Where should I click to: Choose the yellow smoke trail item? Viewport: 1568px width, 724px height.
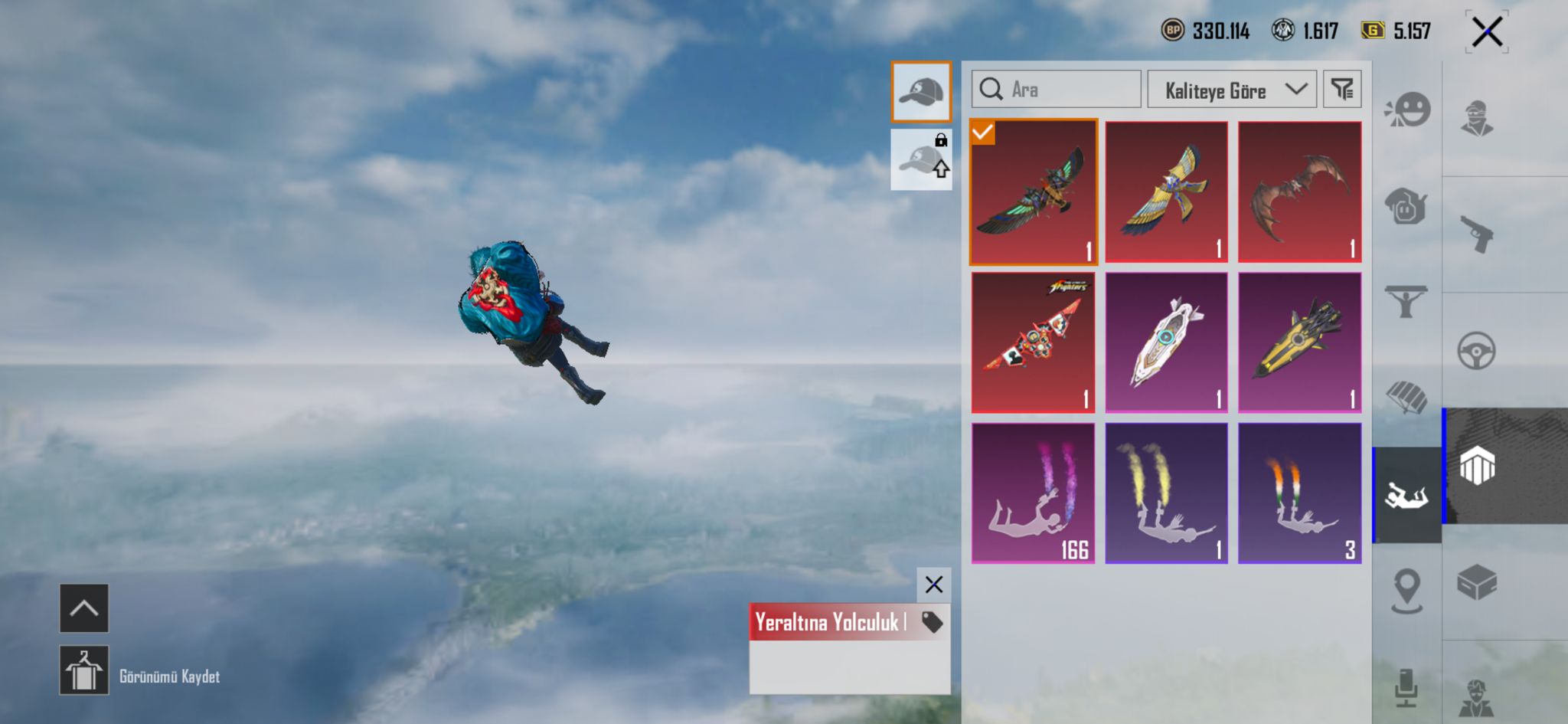[x=1166, y=493]
